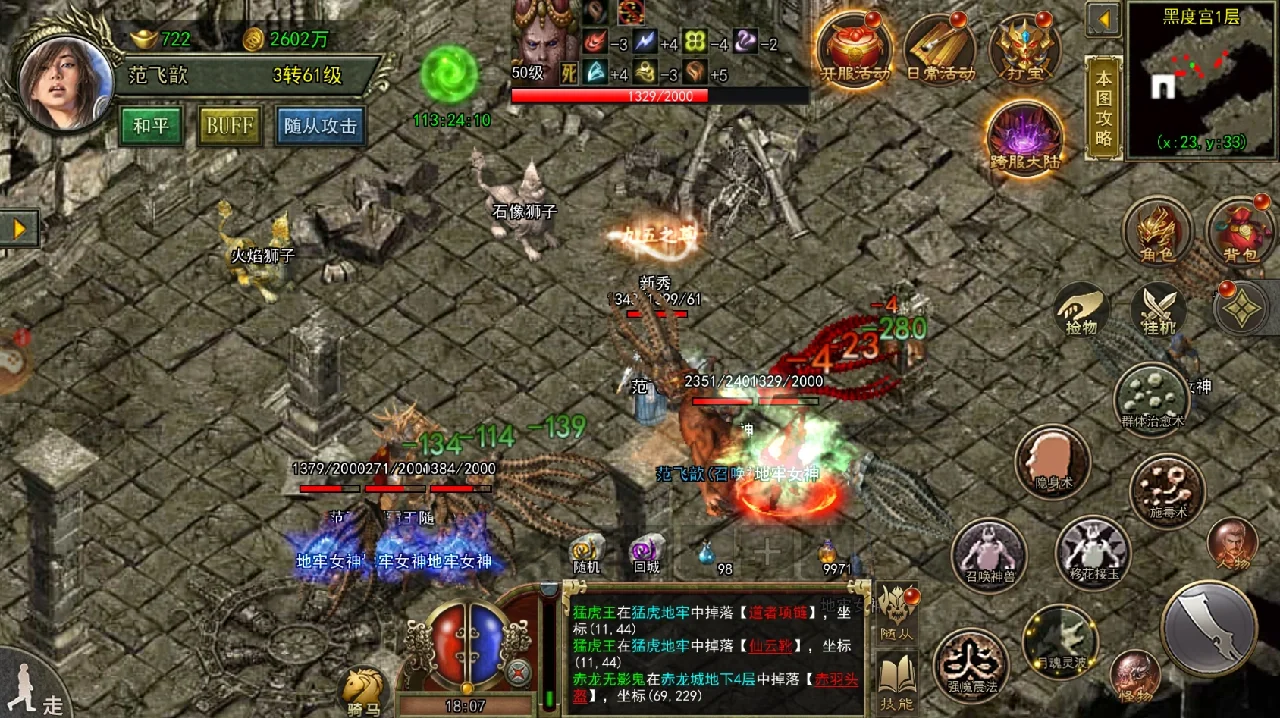This screenshot has height=718, width=1280.
Task: Cast the 召唤神兽 summon beast skill
Action: click(988, 554)
